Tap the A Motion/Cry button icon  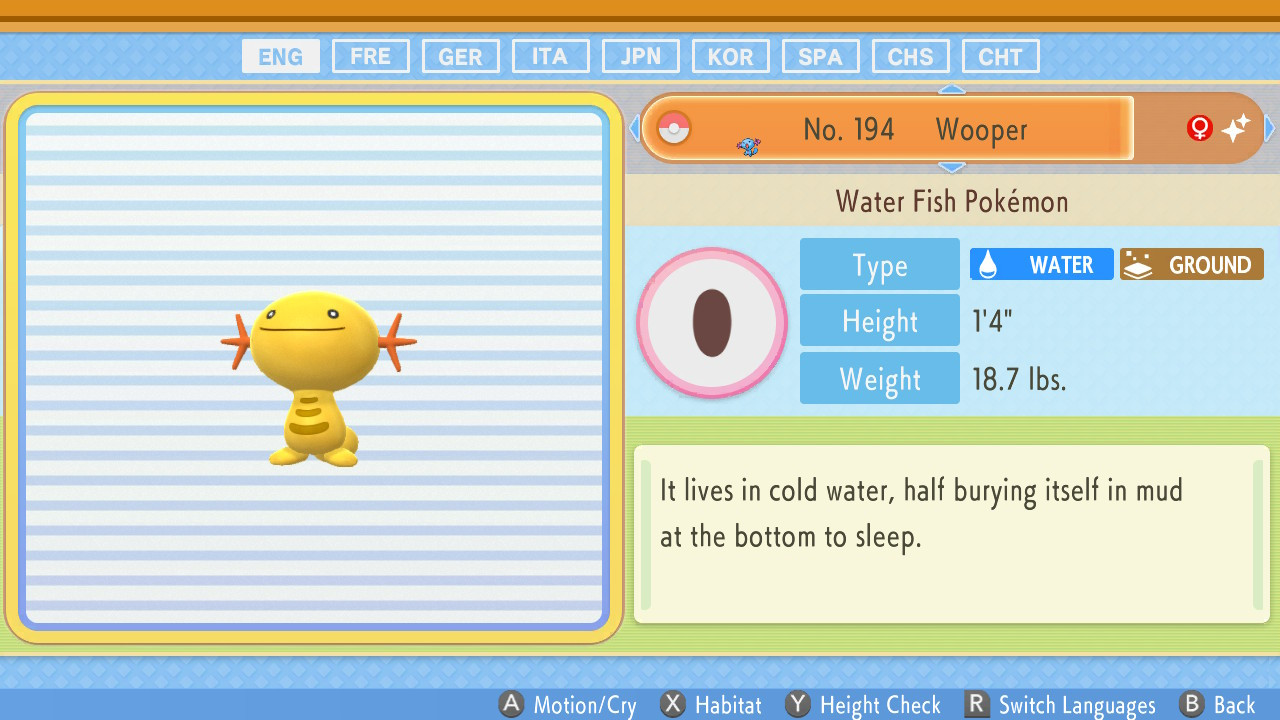(512, 704)
